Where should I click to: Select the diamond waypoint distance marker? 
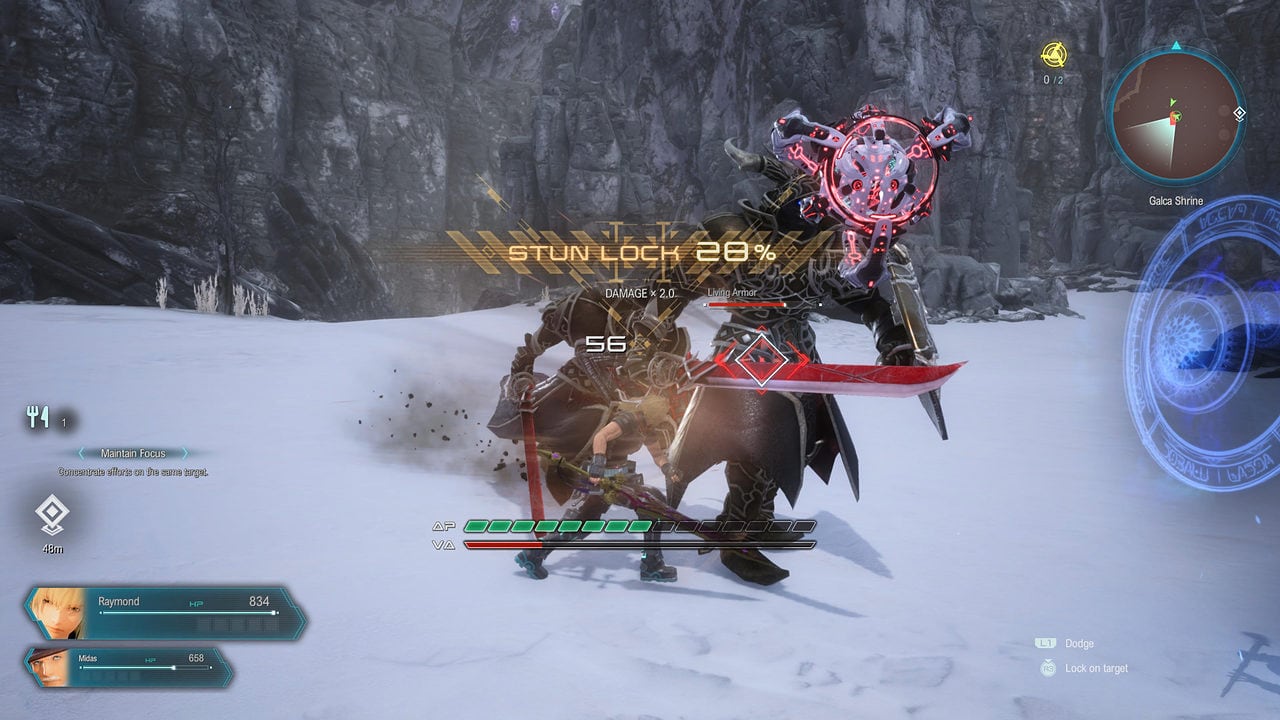[50, 515]
